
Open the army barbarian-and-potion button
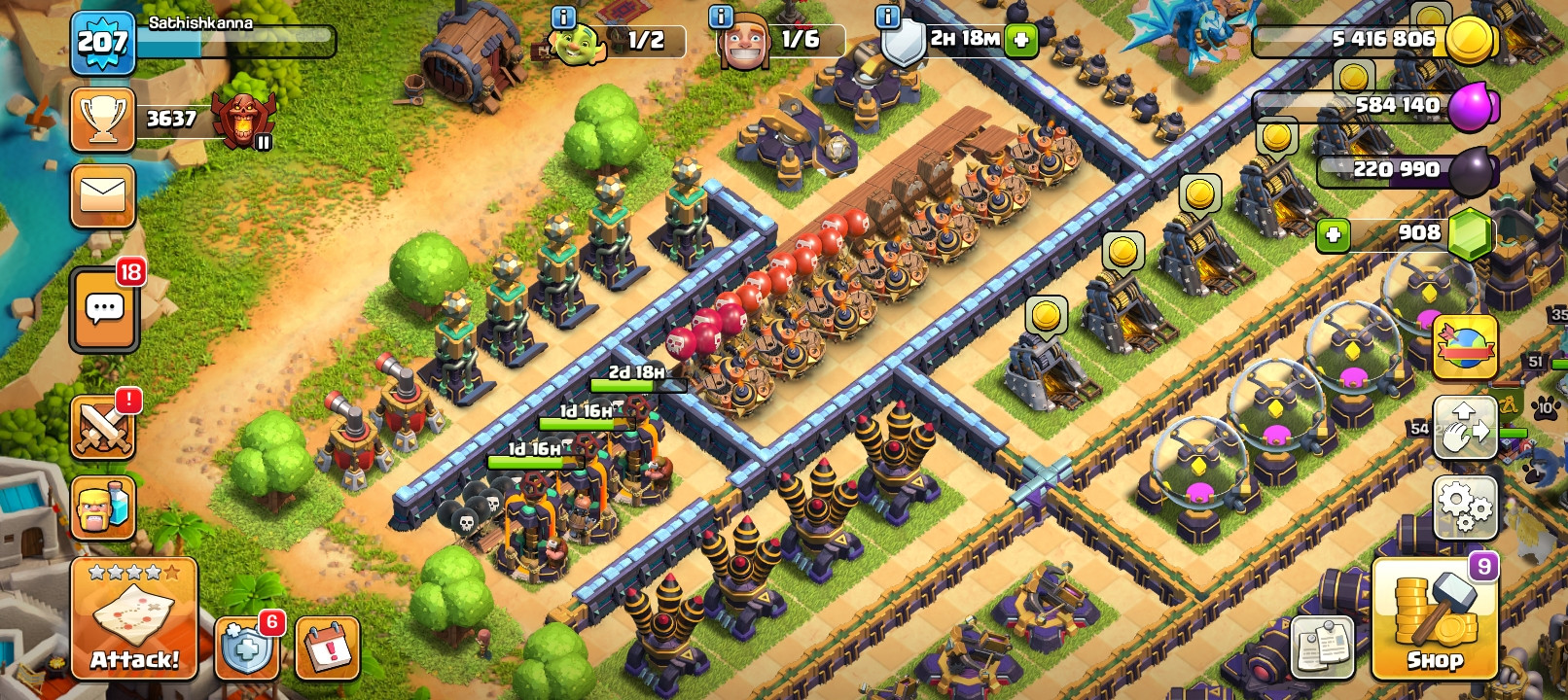[103, 507]
